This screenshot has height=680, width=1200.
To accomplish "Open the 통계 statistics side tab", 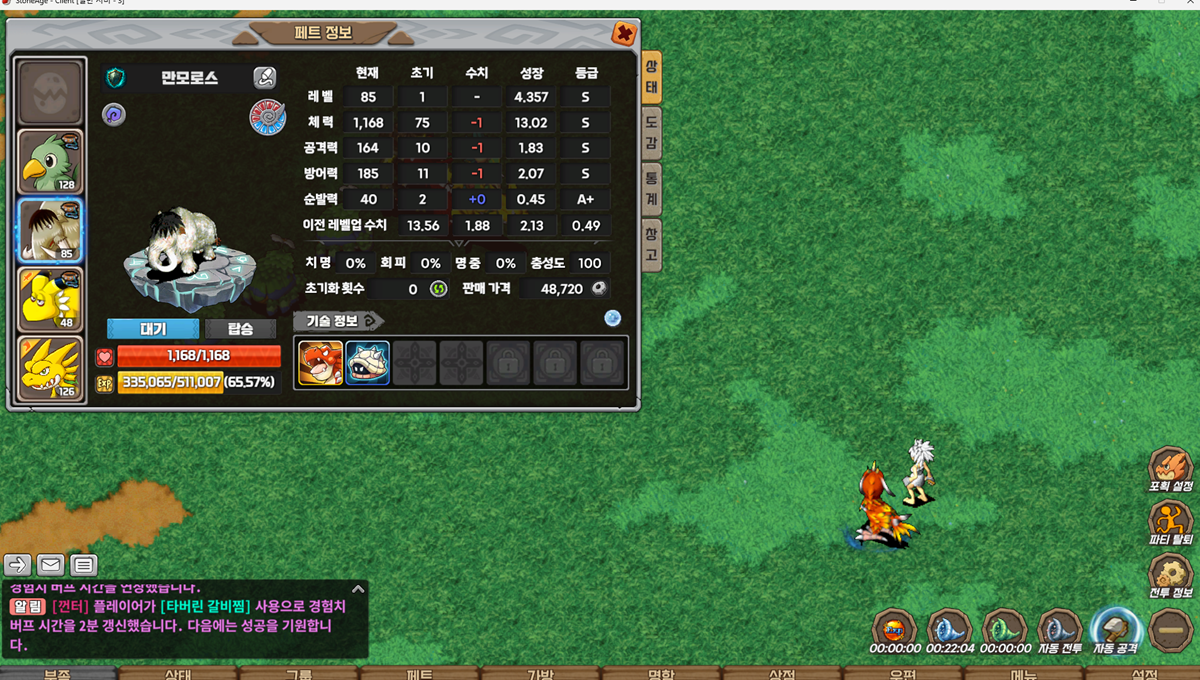I will 651,188.
